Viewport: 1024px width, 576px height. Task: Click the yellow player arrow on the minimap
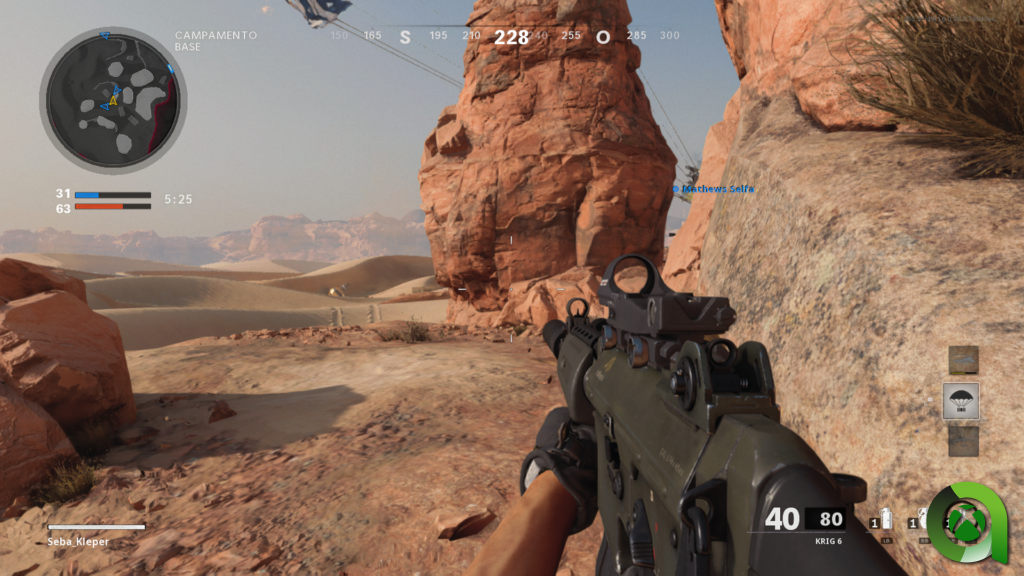113,101
